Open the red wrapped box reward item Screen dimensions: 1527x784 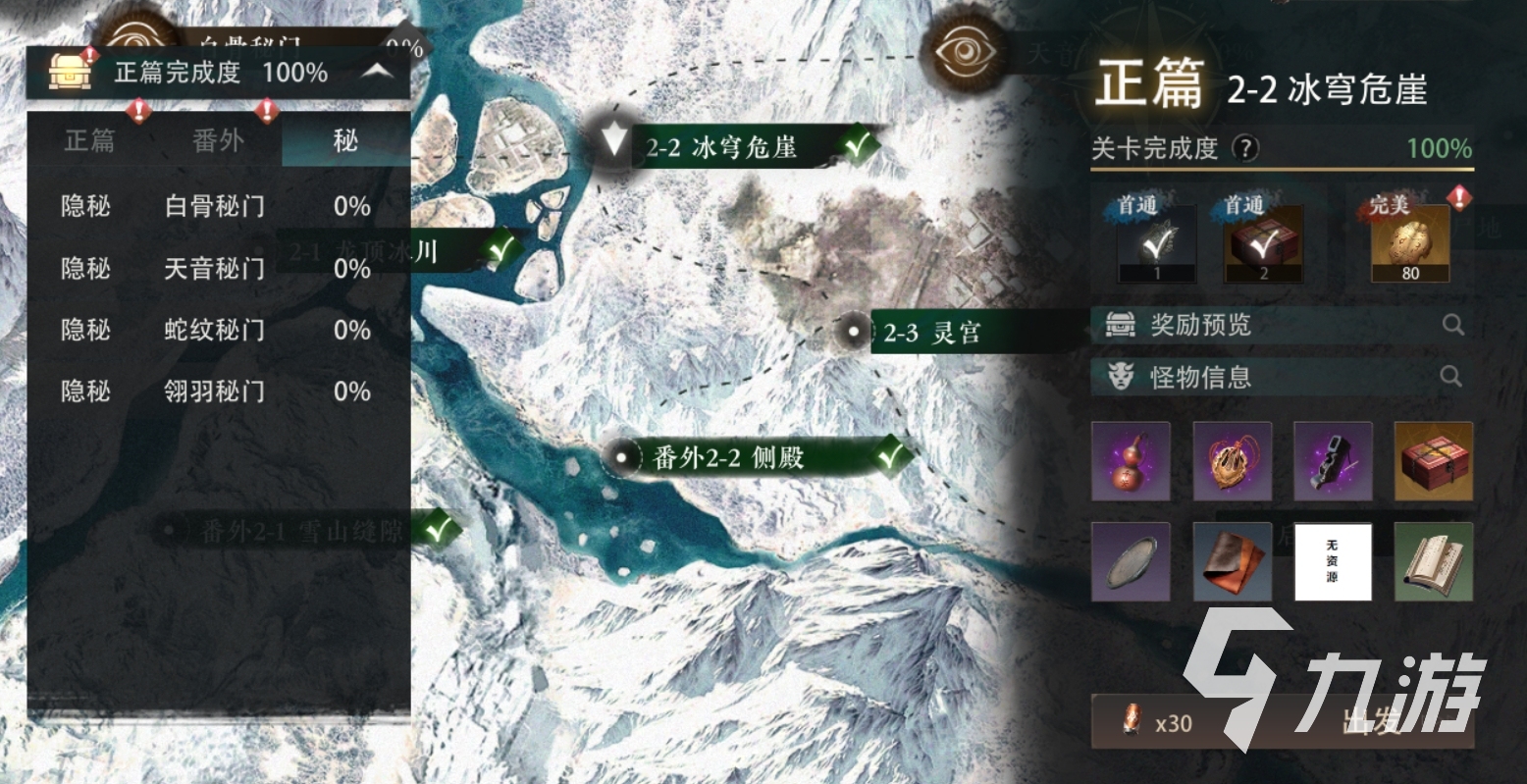[x=1434, y=461]
